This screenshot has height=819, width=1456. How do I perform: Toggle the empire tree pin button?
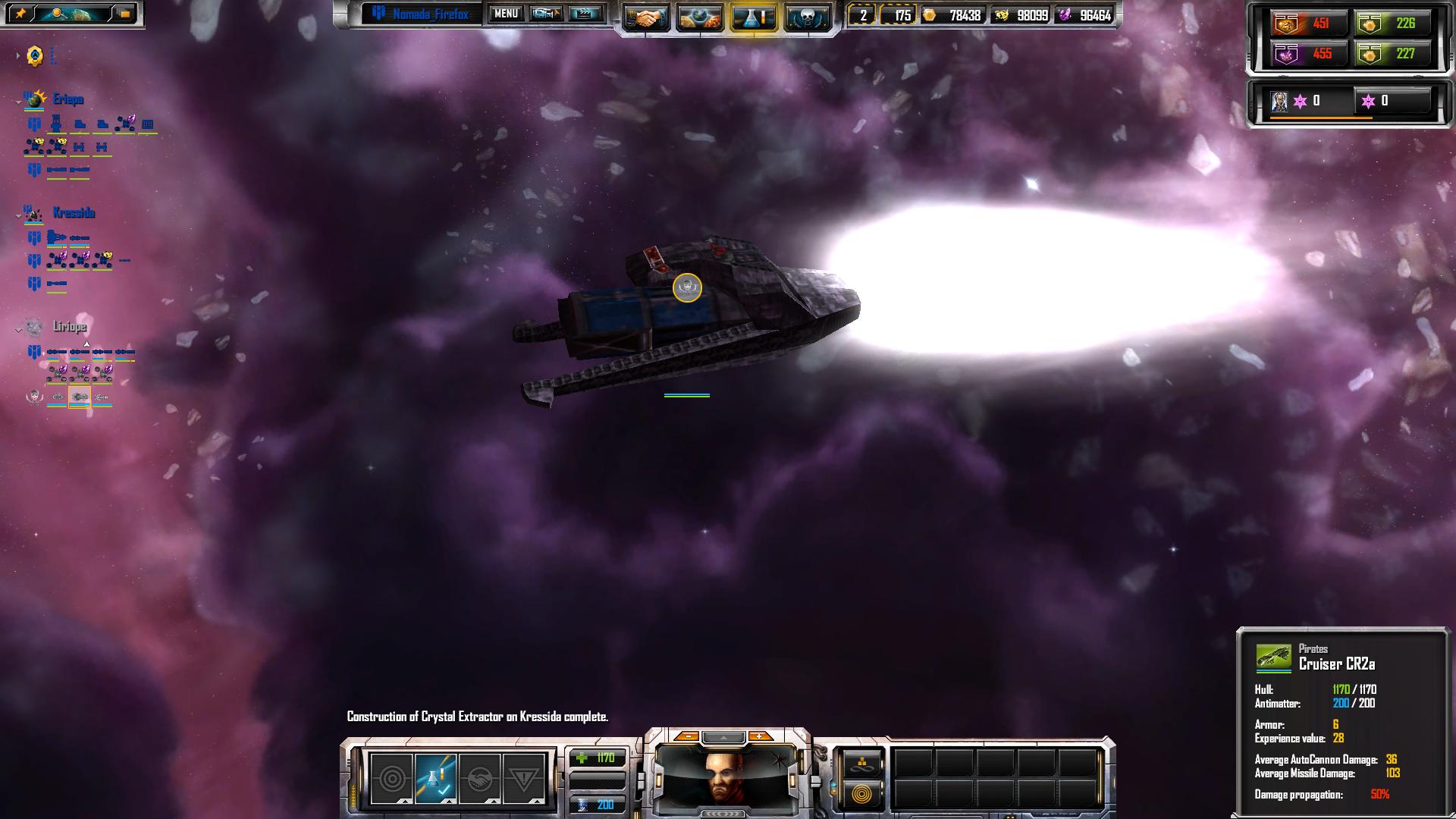click(21, 14)
